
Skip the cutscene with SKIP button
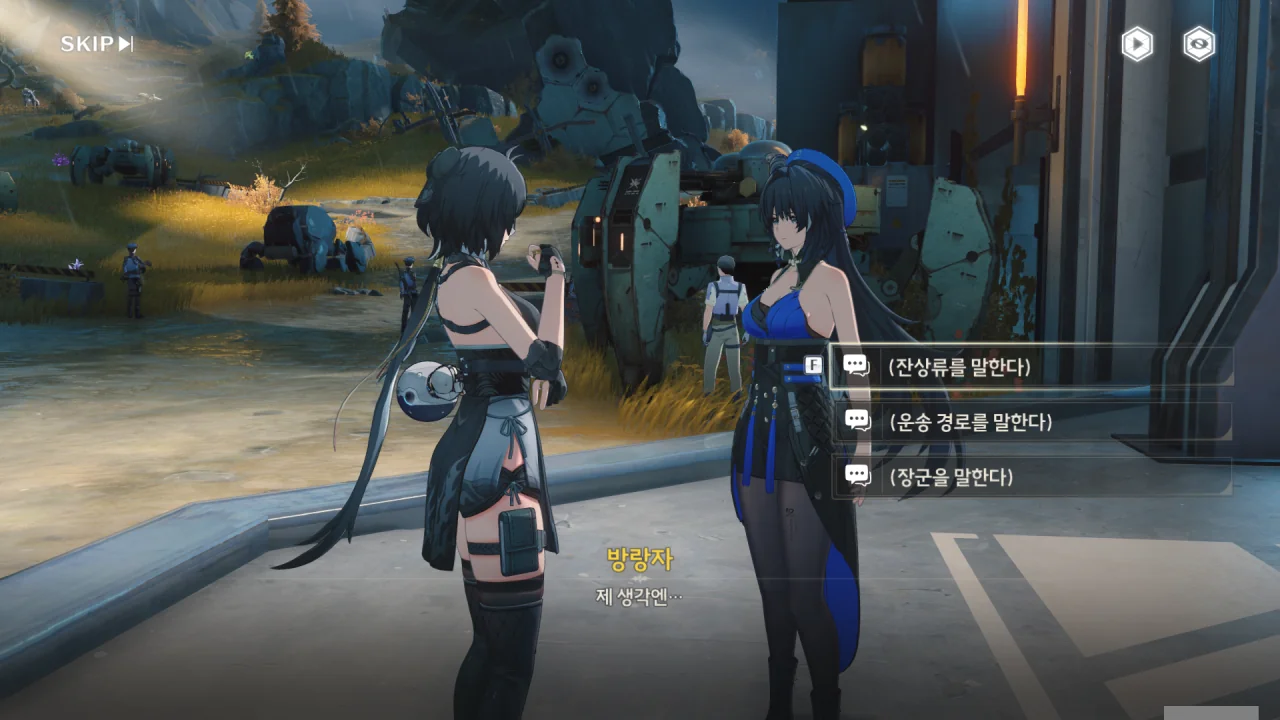97,44
